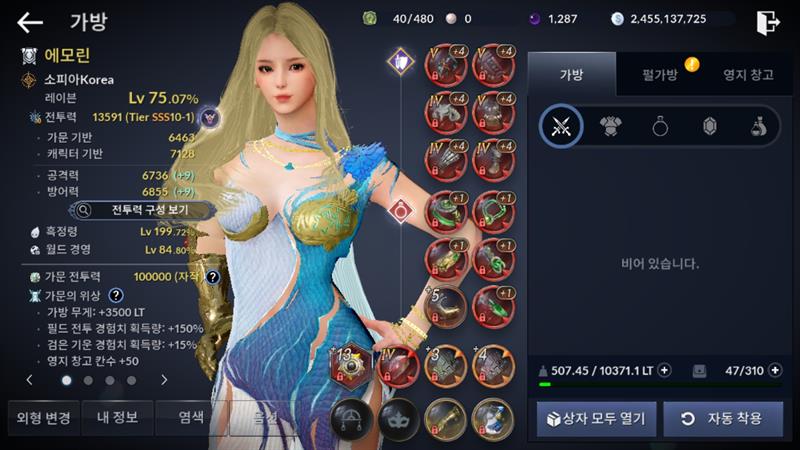800x450 pixels.
Task: Open 내 정보 panel
Action: (x=116, y=417)
